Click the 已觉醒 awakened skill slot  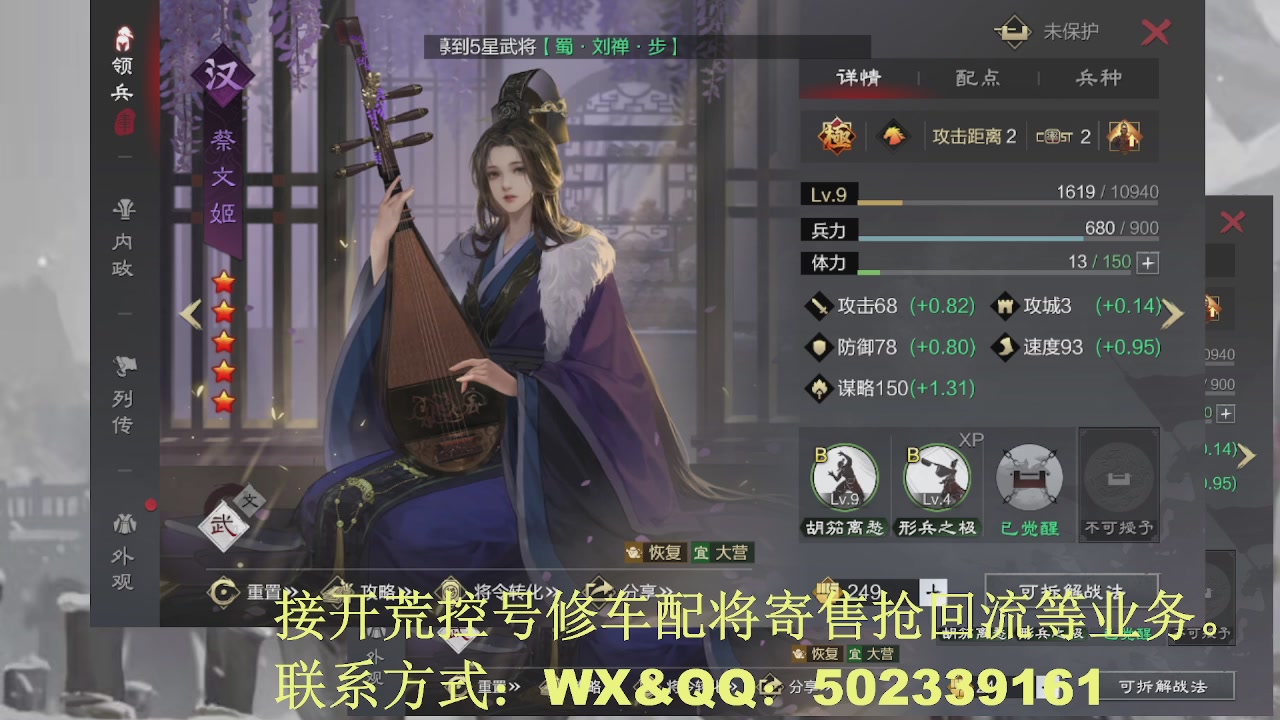coord(1028,477)
